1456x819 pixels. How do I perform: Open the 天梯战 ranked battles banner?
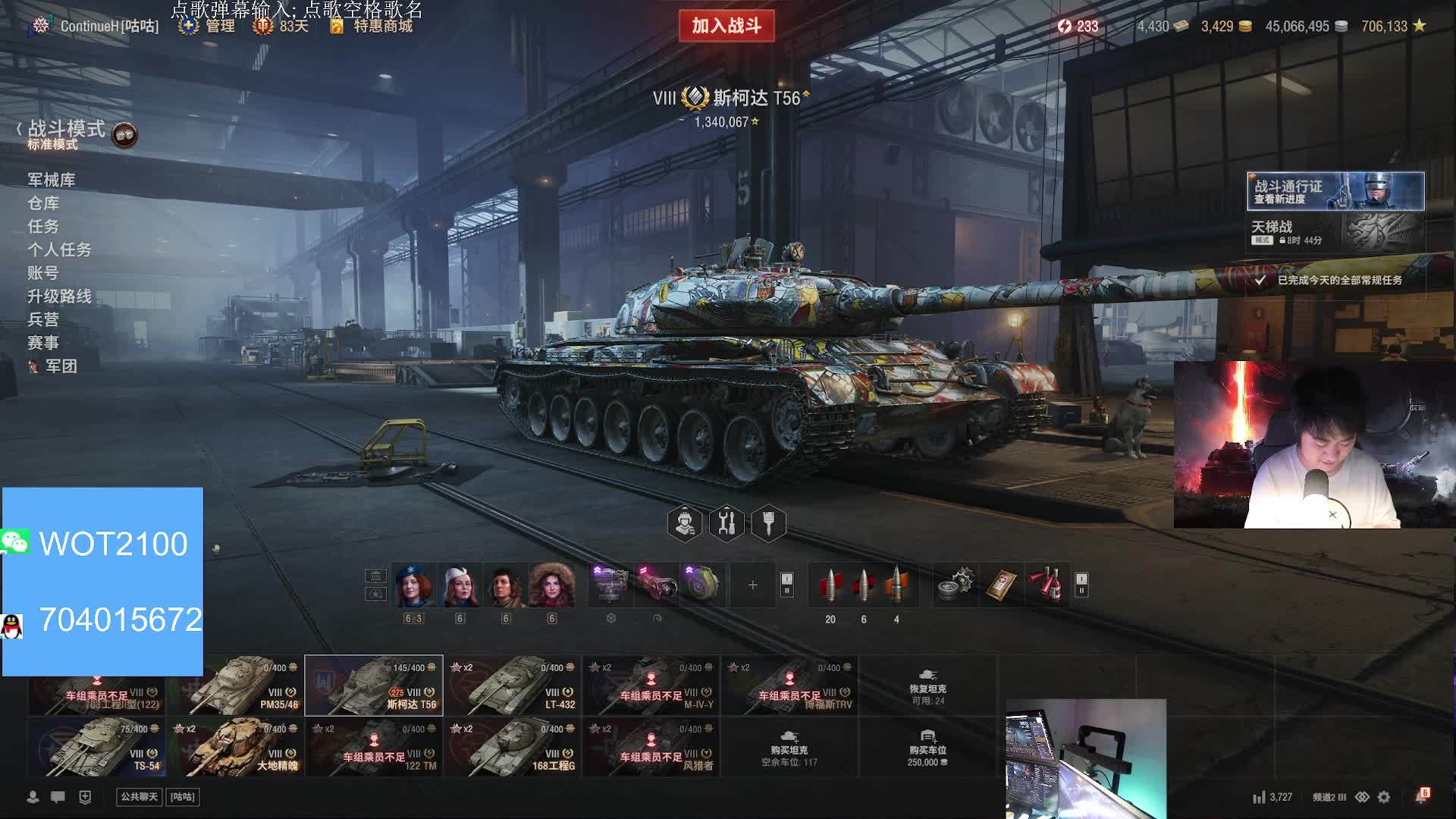click(x=1335, y=231)
